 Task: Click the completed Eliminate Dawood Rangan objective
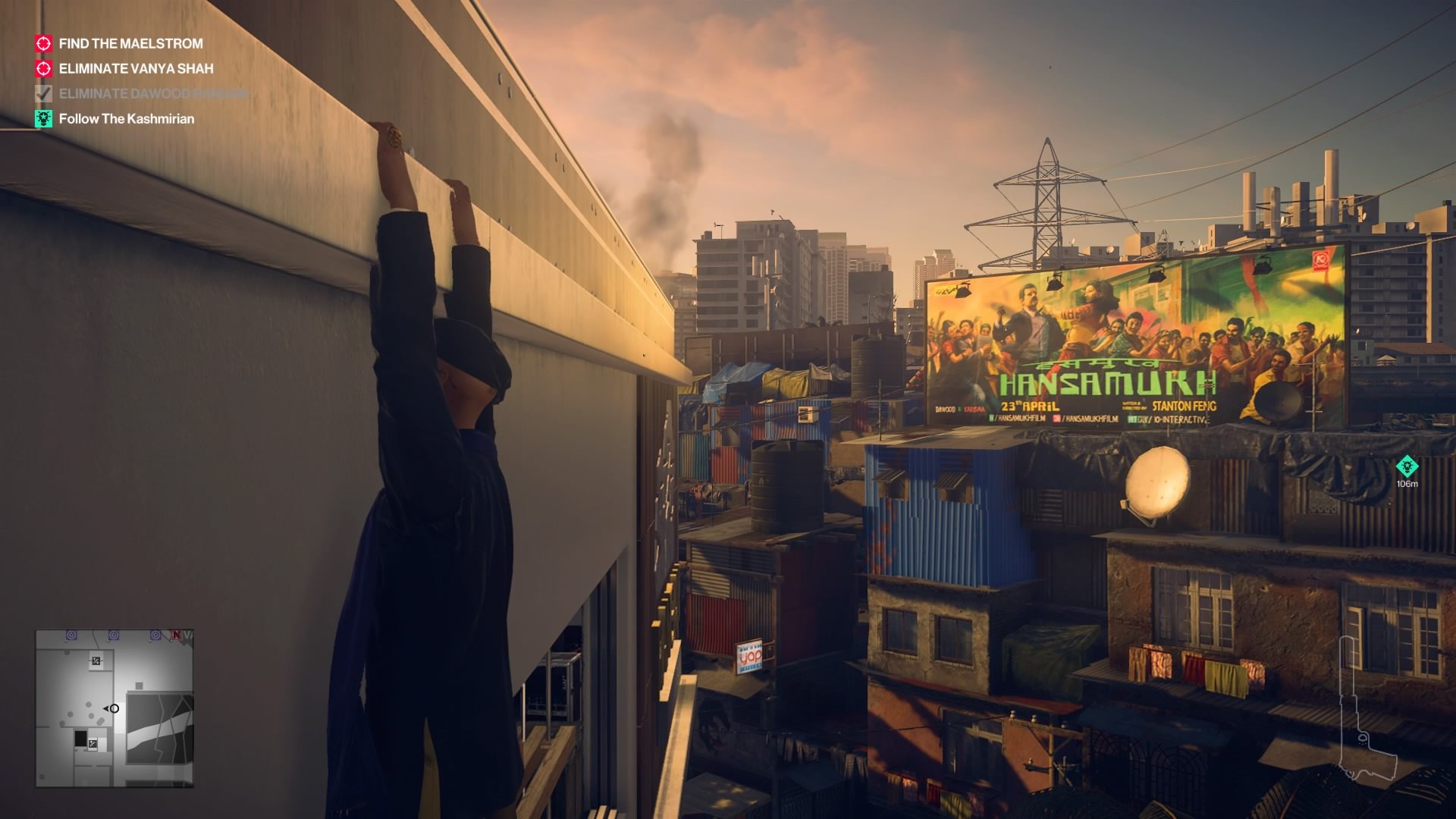[152, 94]
